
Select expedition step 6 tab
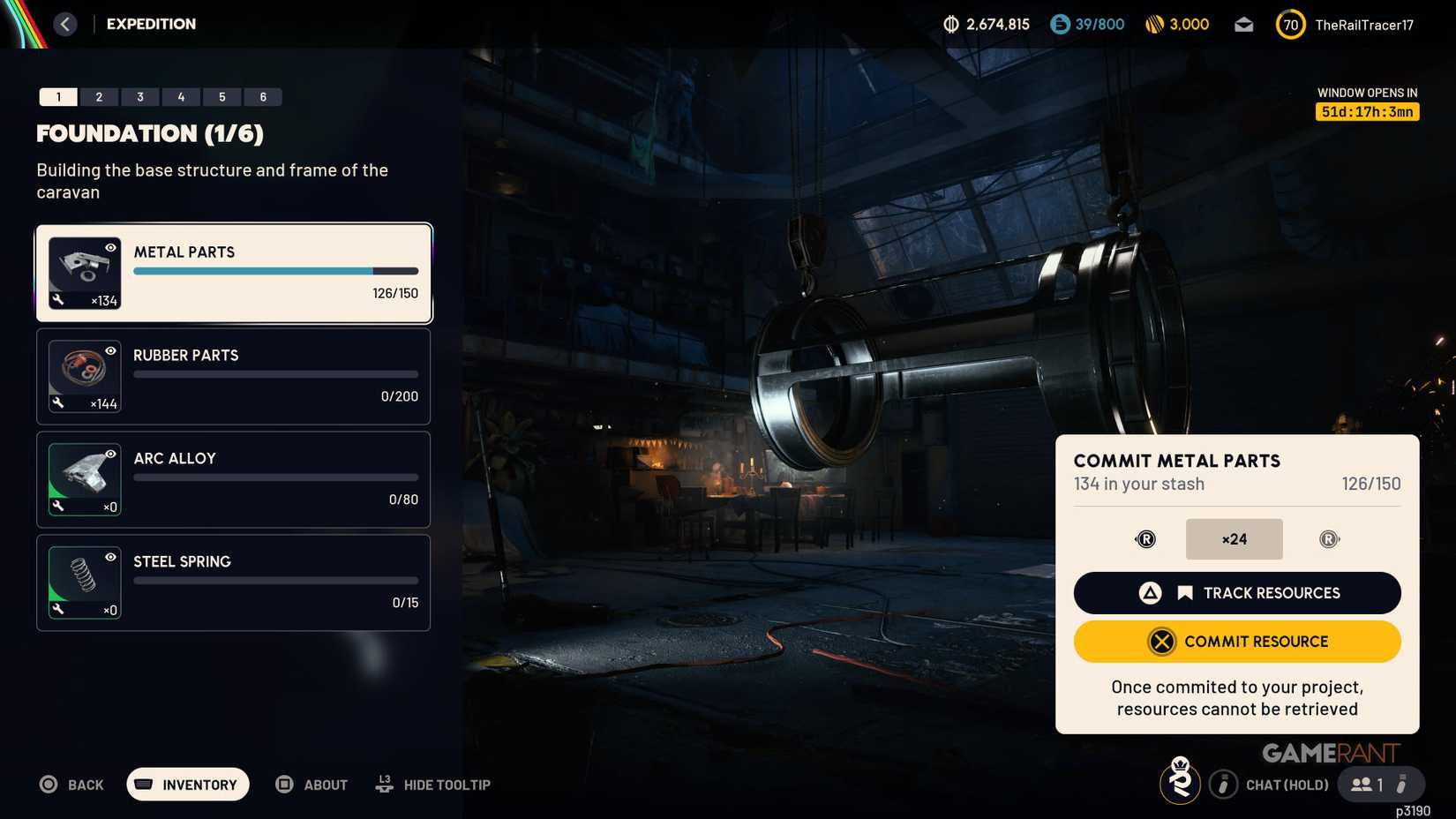262,96
